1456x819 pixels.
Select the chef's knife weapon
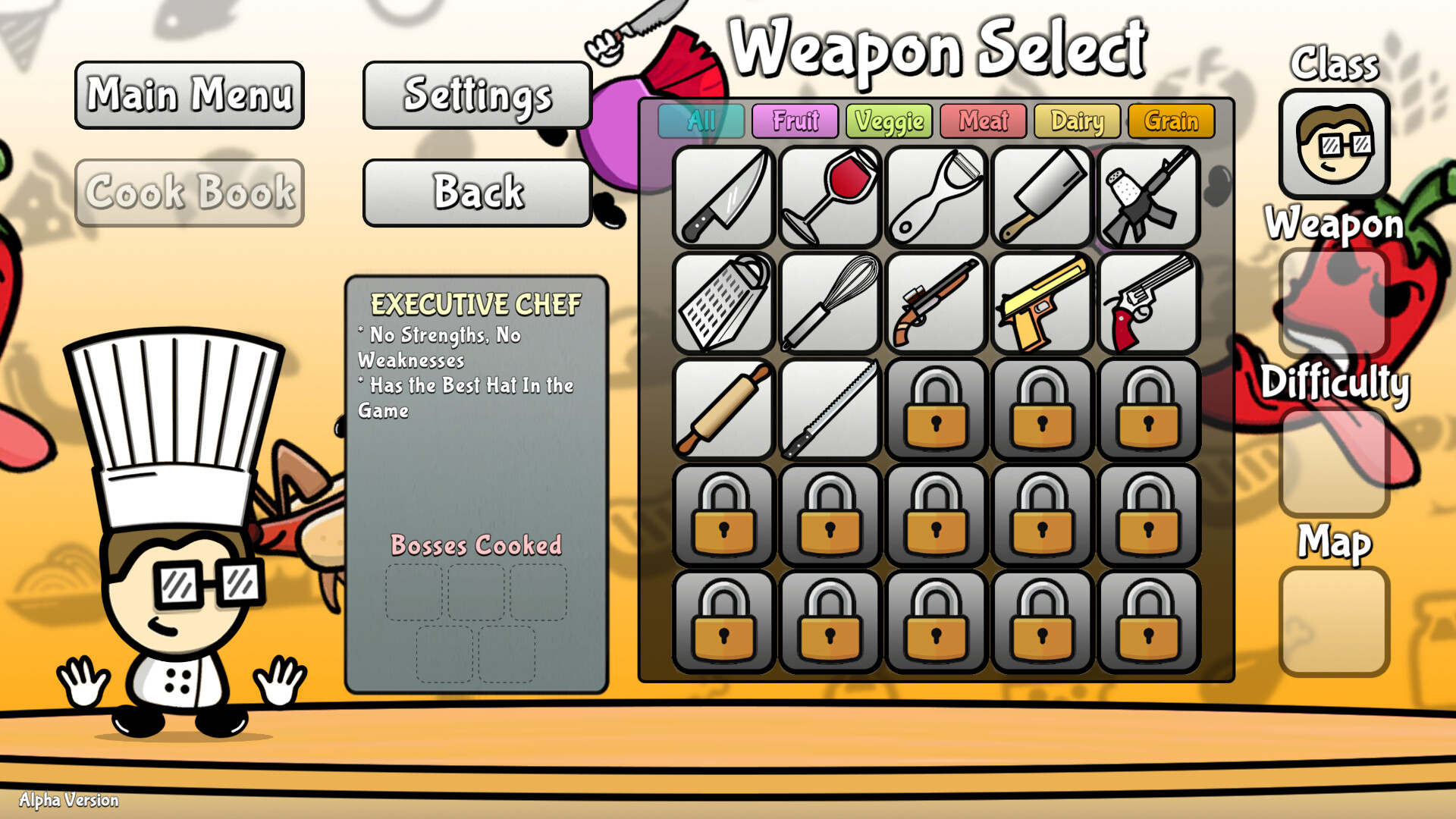[724, 197]
